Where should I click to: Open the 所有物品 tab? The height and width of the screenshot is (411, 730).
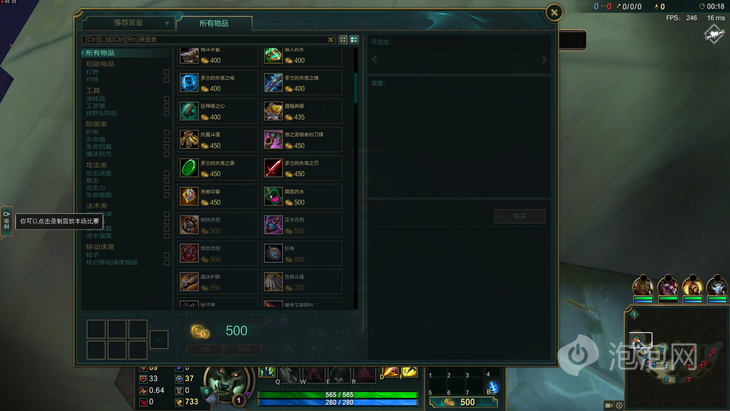pyautogui.click(x=214, y=22)
